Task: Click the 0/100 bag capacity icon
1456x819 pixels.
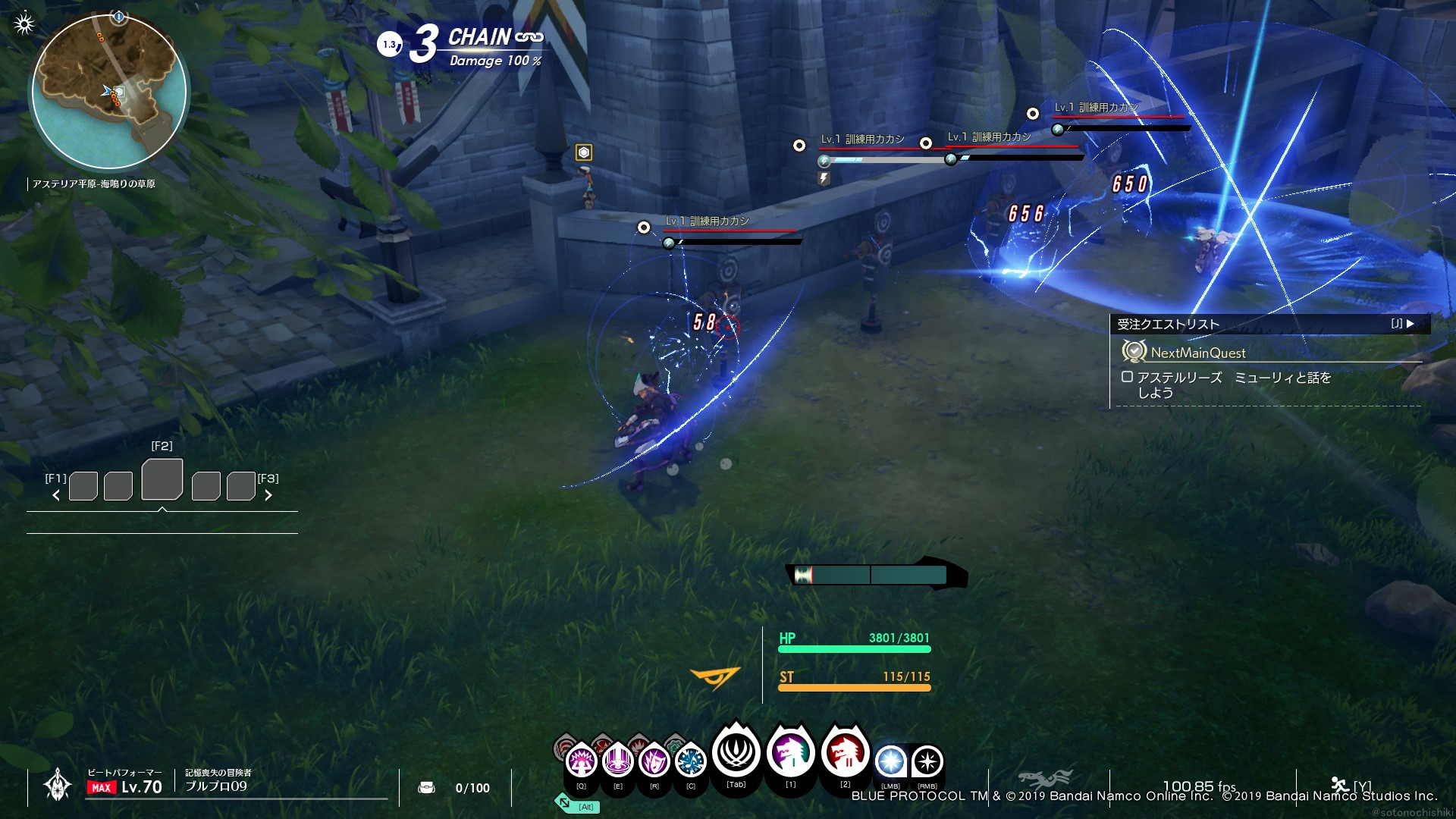Action: point(426,788)
